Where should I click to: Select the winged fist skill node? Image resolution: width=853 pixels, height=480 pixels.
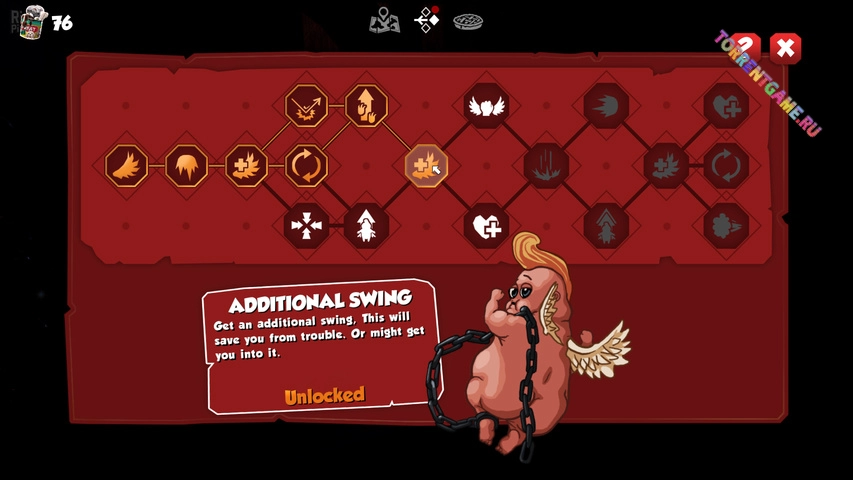tap(486, 106)
